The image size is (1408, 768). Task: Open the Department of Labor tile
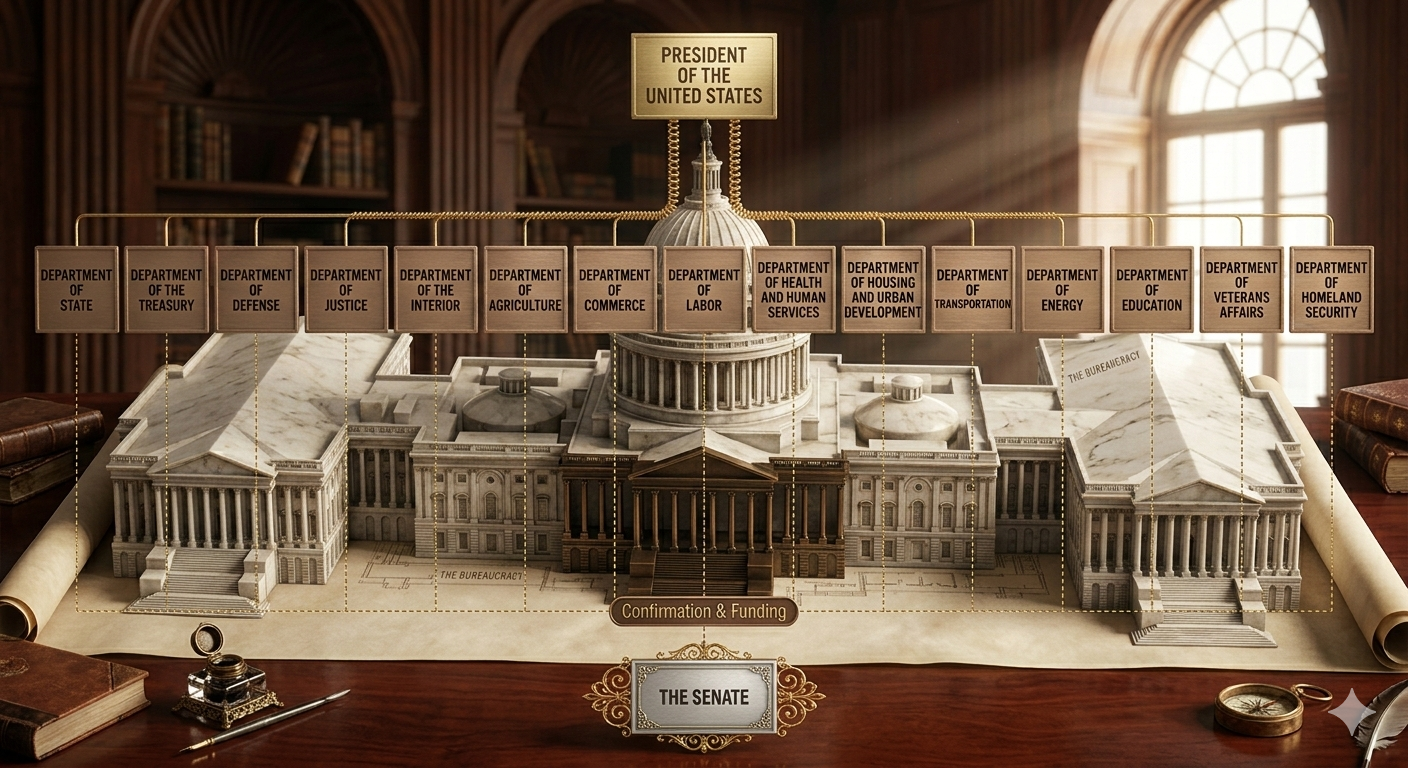point(704,289)
